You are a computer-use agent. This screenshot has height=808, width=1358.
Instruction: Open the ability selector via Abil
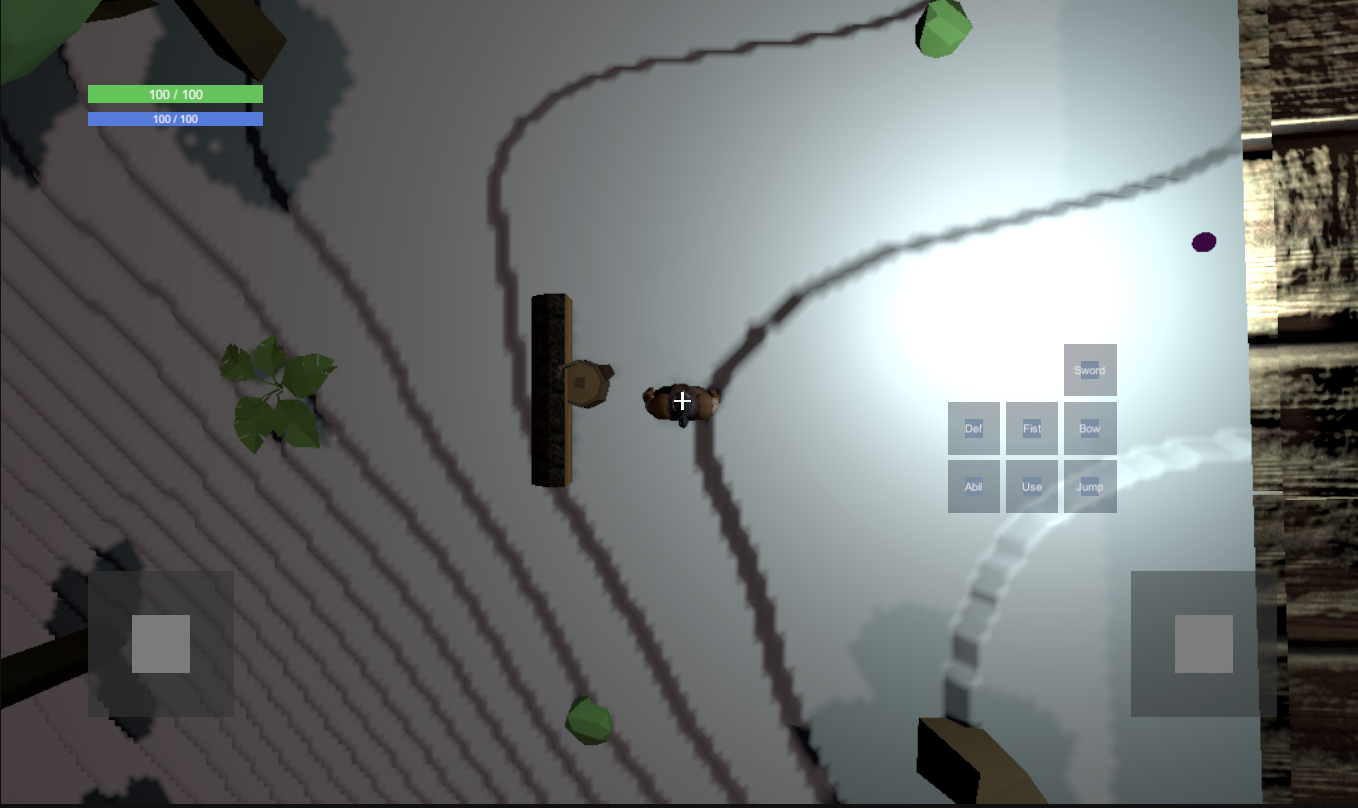973,486
